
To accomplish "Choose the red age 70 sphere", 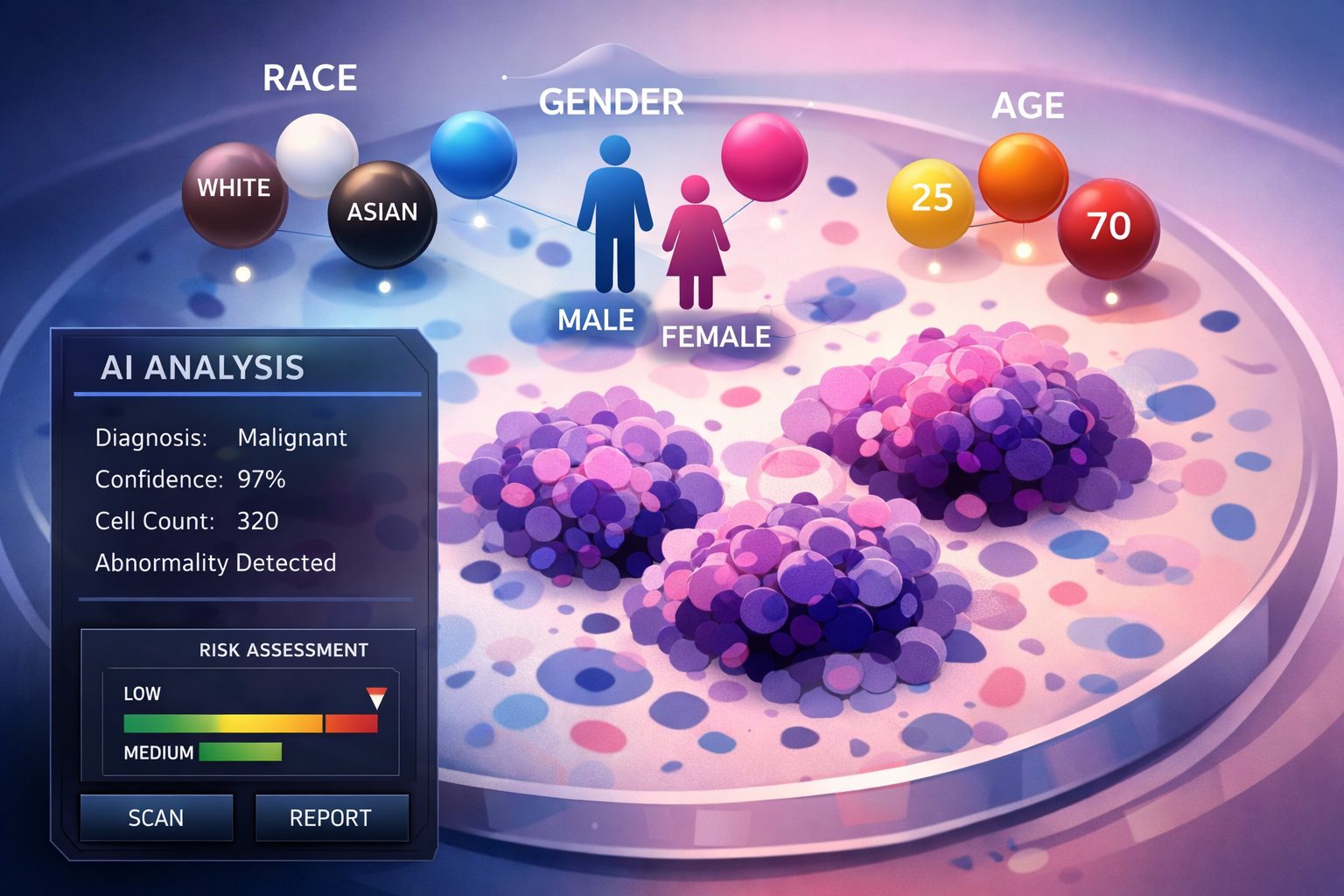I will click(x=1109, y=227).
